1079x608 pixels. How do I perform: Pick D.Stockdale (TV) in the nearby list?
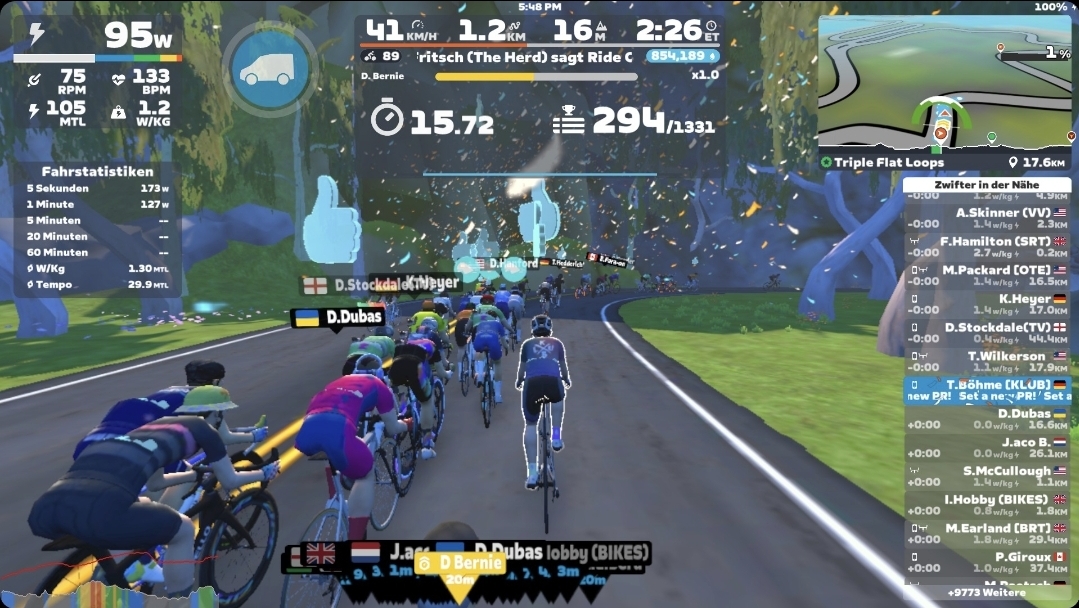point(986,333)
